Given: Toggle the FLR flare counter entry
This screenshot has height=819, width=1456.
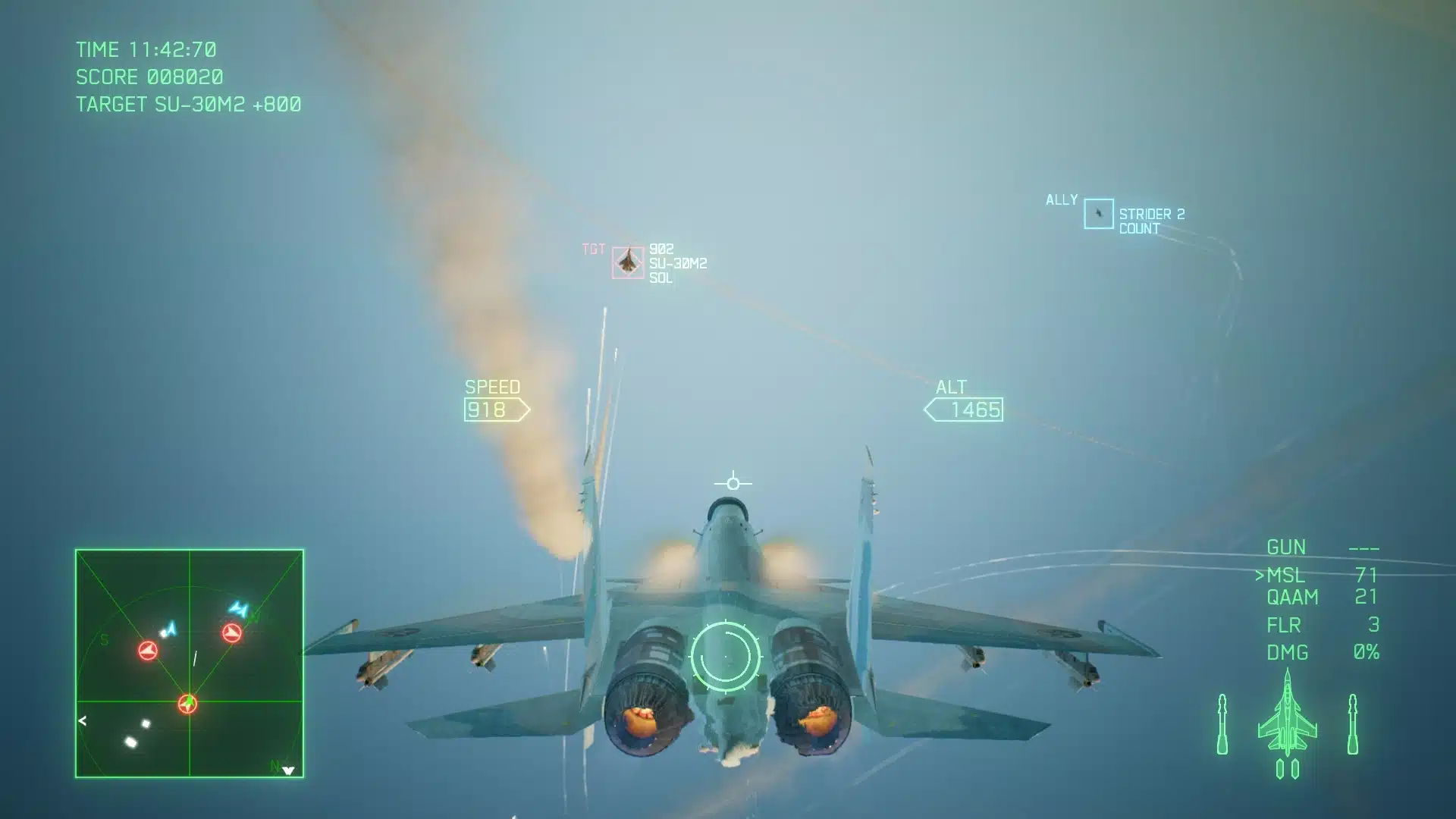Looking at the screenshot, I should (1284, 625).
